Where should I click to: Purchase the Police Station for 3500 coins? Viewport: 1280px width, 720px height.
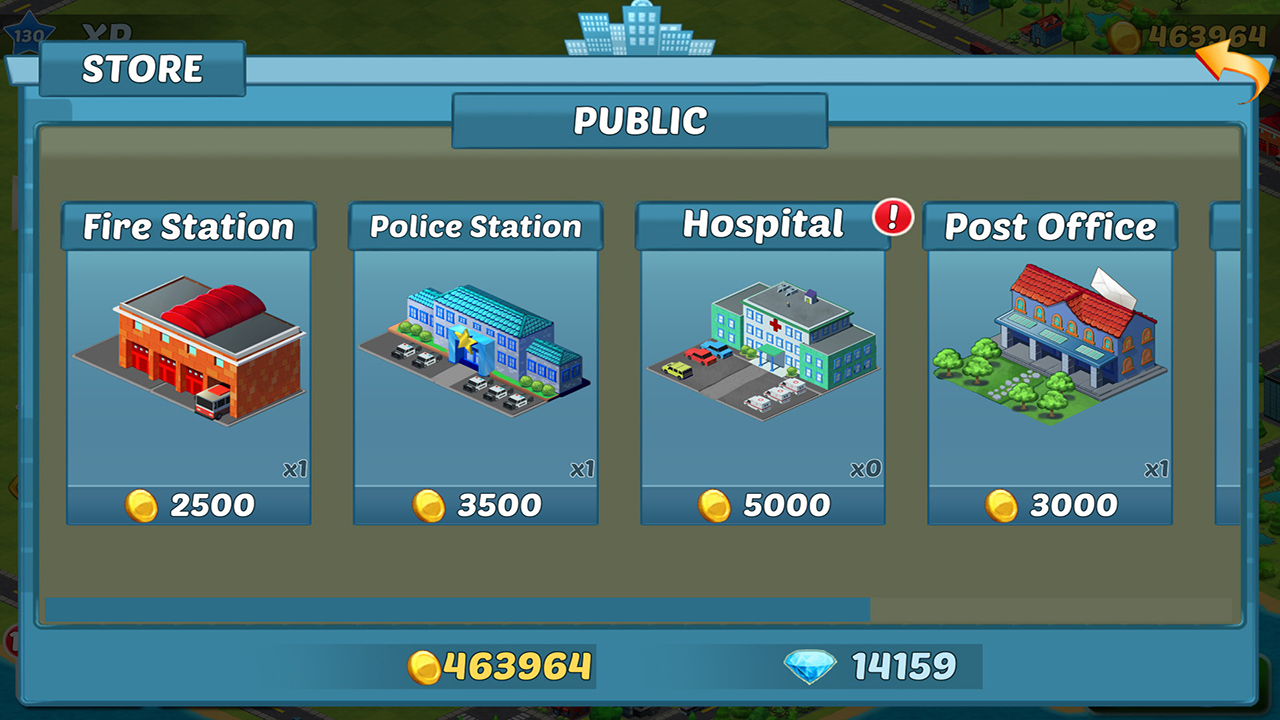tap(474, 505)
